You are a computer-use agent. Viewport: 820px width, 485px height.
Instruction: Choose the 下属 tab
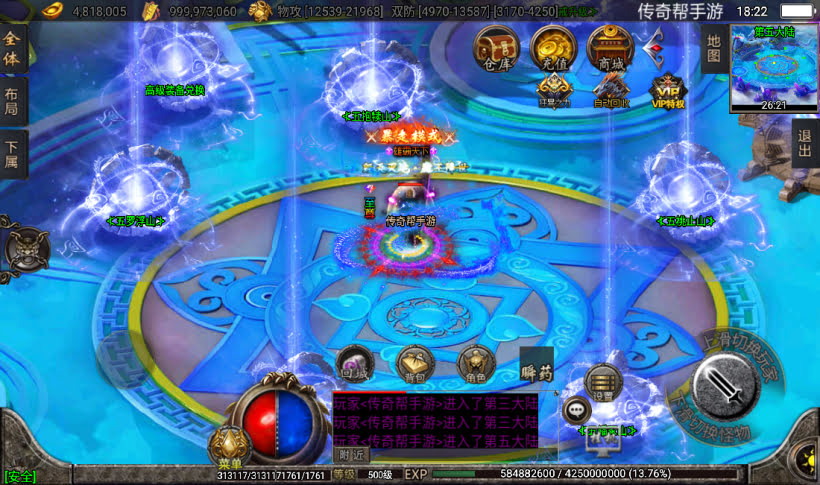(13, 153)
